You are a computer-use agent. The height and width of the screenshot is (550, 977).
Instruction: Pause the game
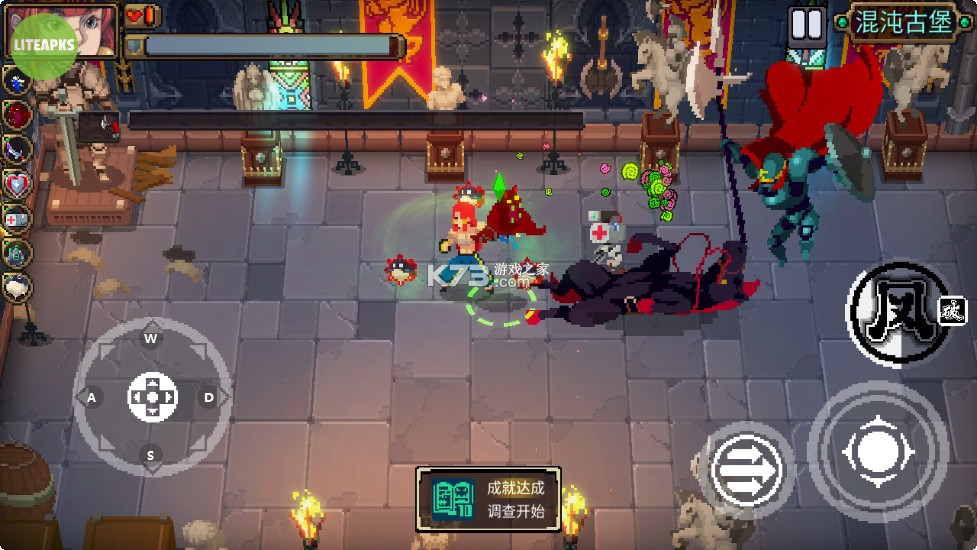tap(806, 24)
